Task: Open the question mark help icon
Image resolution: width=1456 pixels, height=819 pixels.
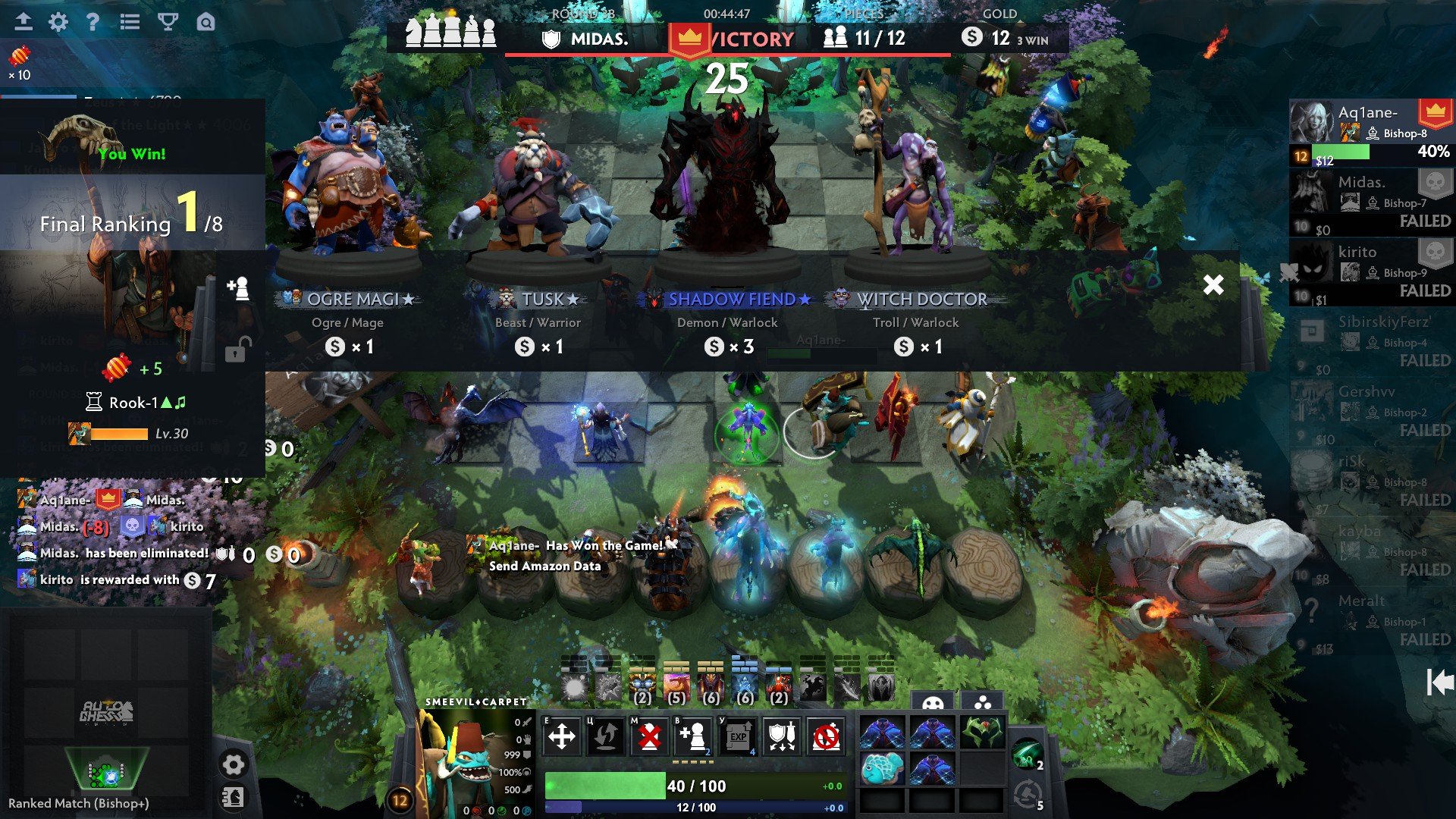Action: [93, 22]
